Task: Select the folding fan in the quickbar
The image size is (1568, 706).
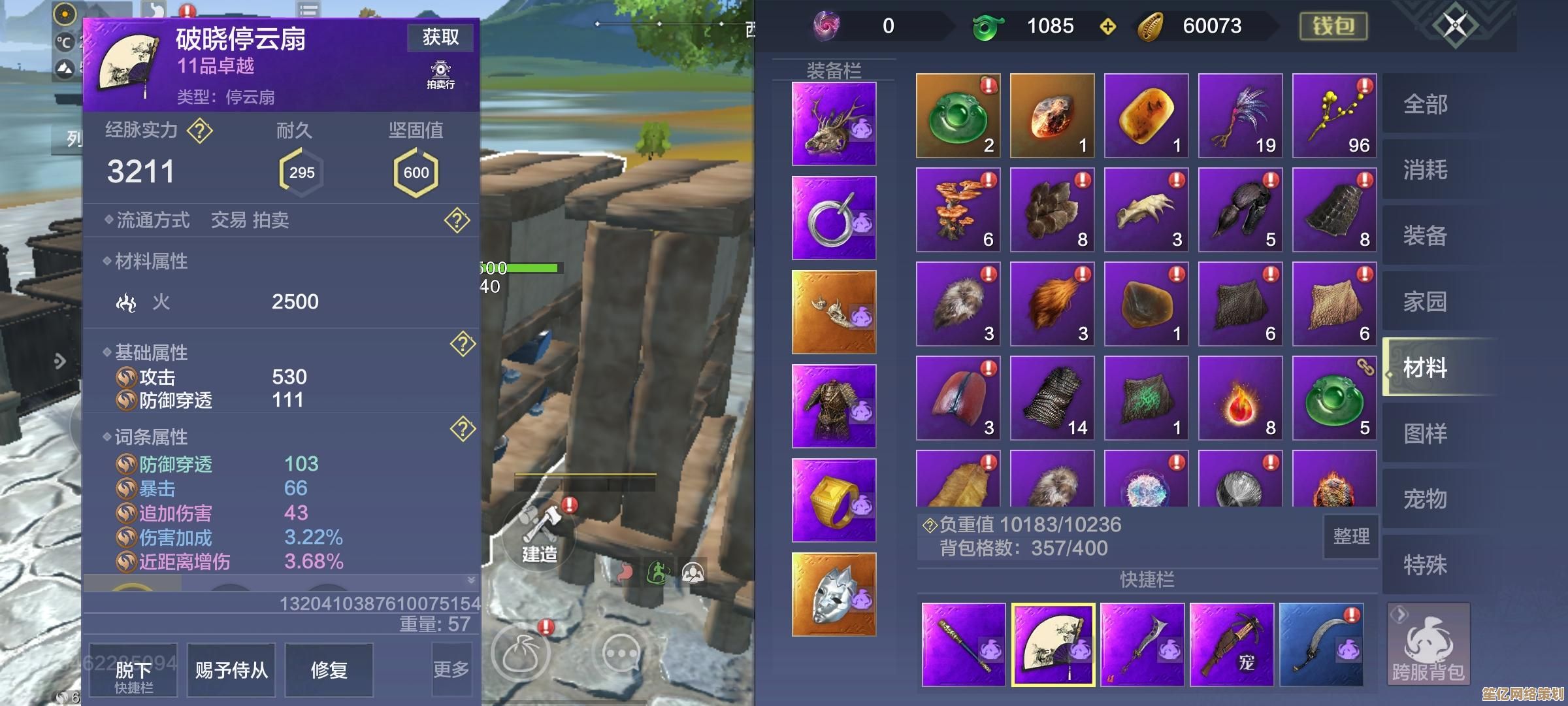Action: (x=1053, y=645)
